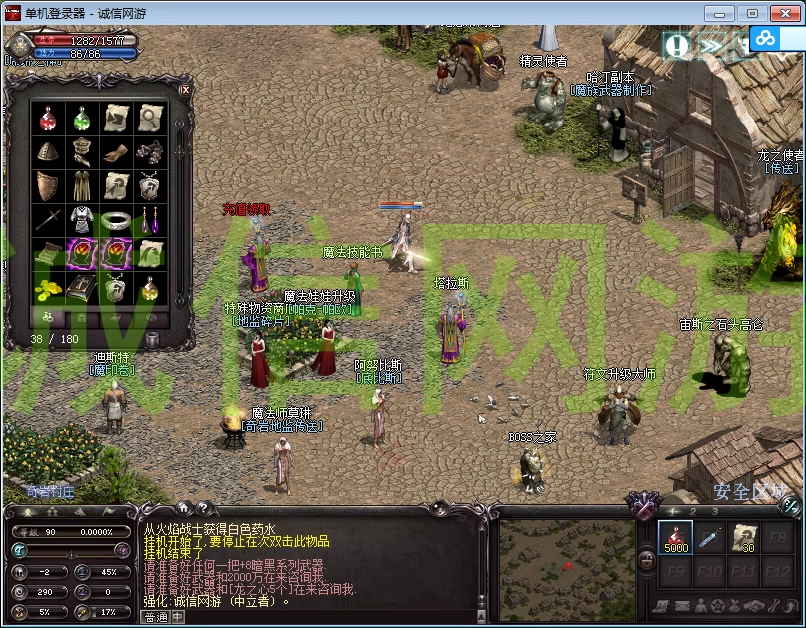The width and height of the screenshot is (806, 628).
Task: Activate the blue sword hotbar skill
Action: point(709,538)
